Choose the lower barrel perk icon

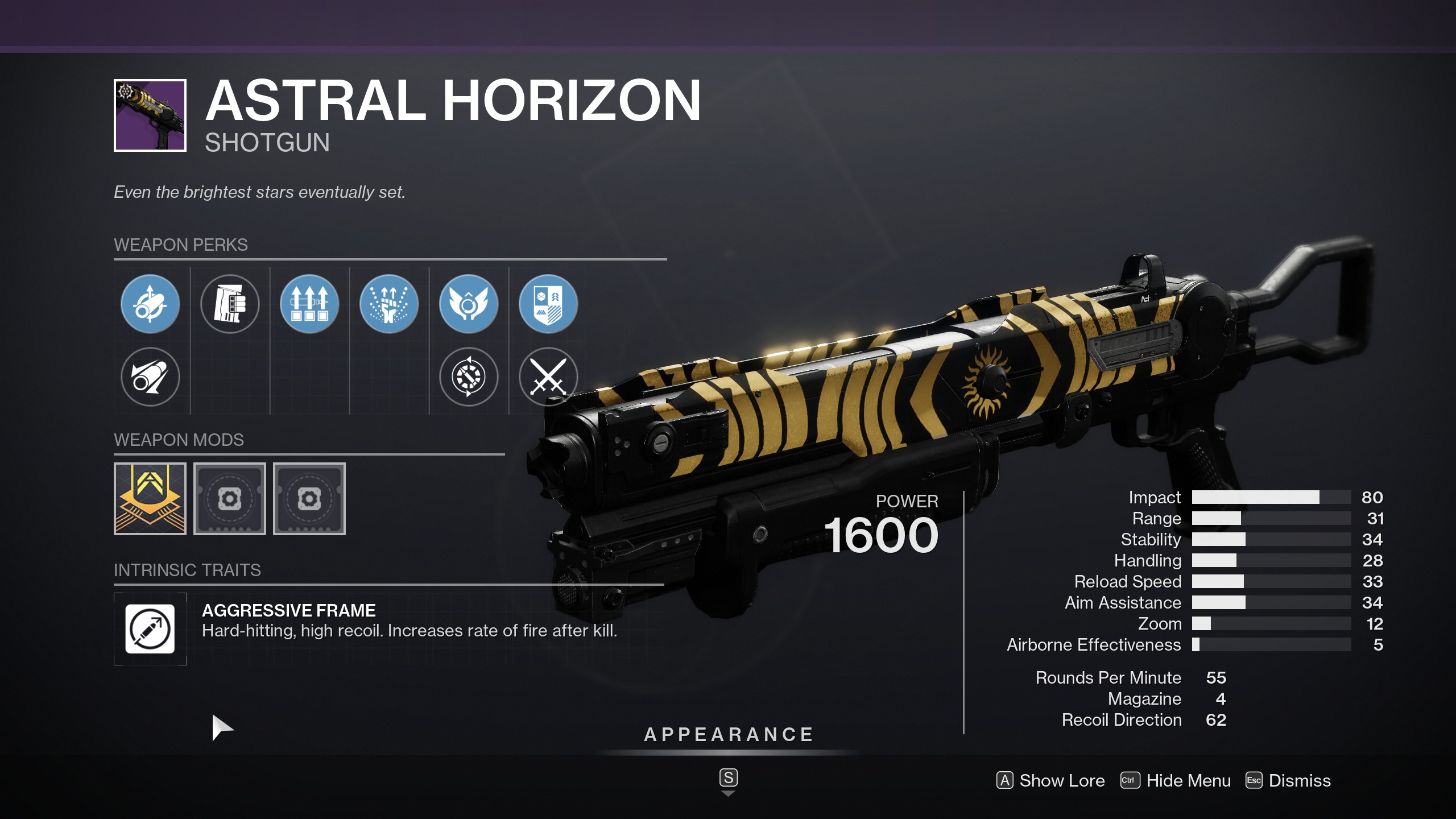(150, 377)
